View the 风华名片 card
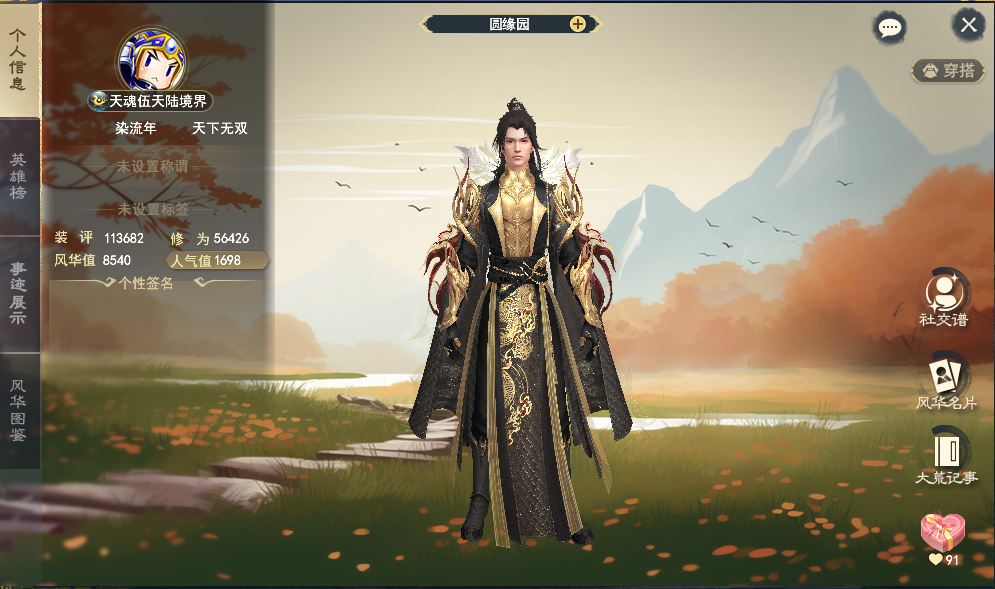Viewport: 995px width, 589px height. [x=945, y=381]
